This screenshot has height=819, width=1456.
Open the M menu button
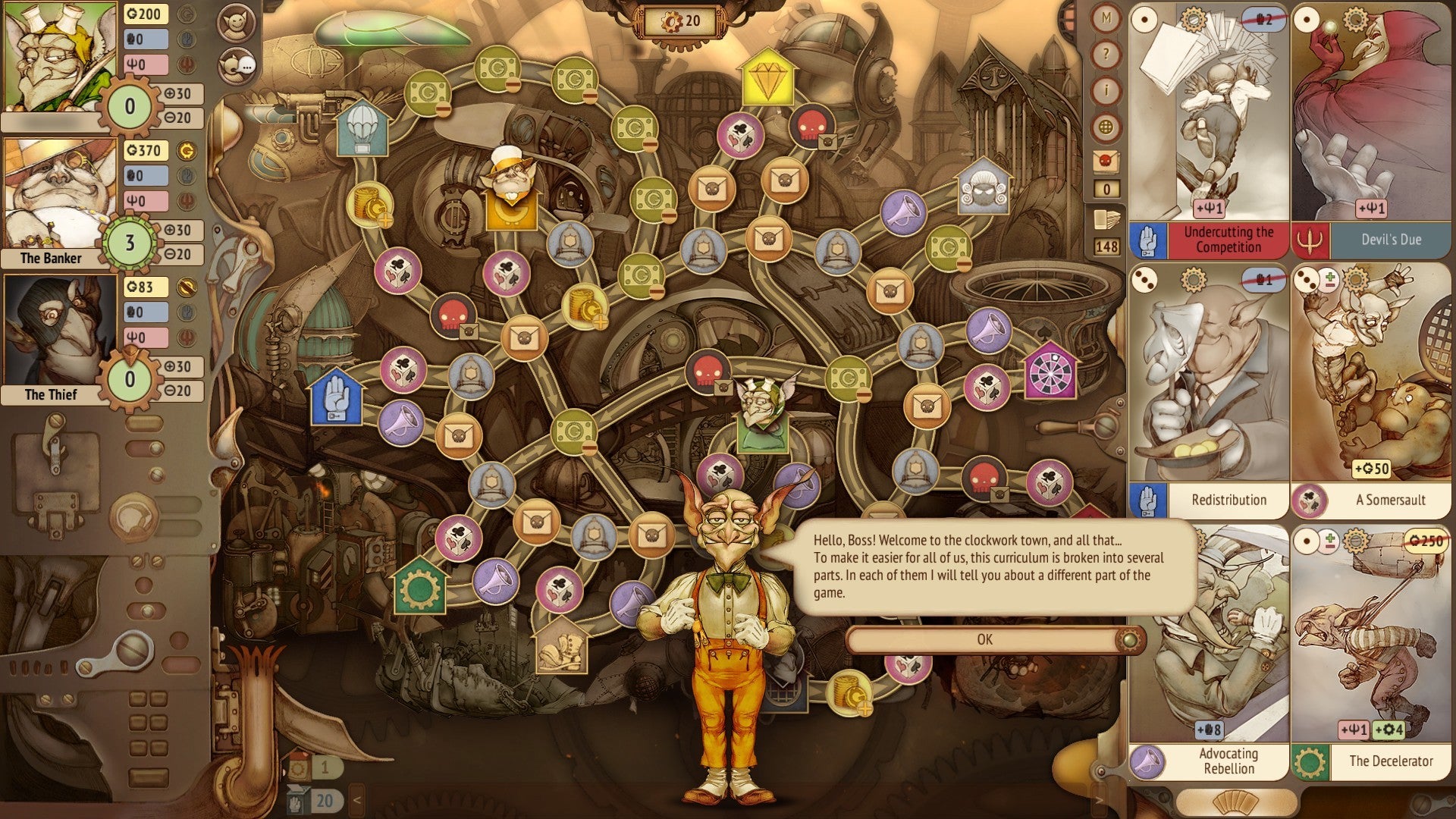point(1106,18)
